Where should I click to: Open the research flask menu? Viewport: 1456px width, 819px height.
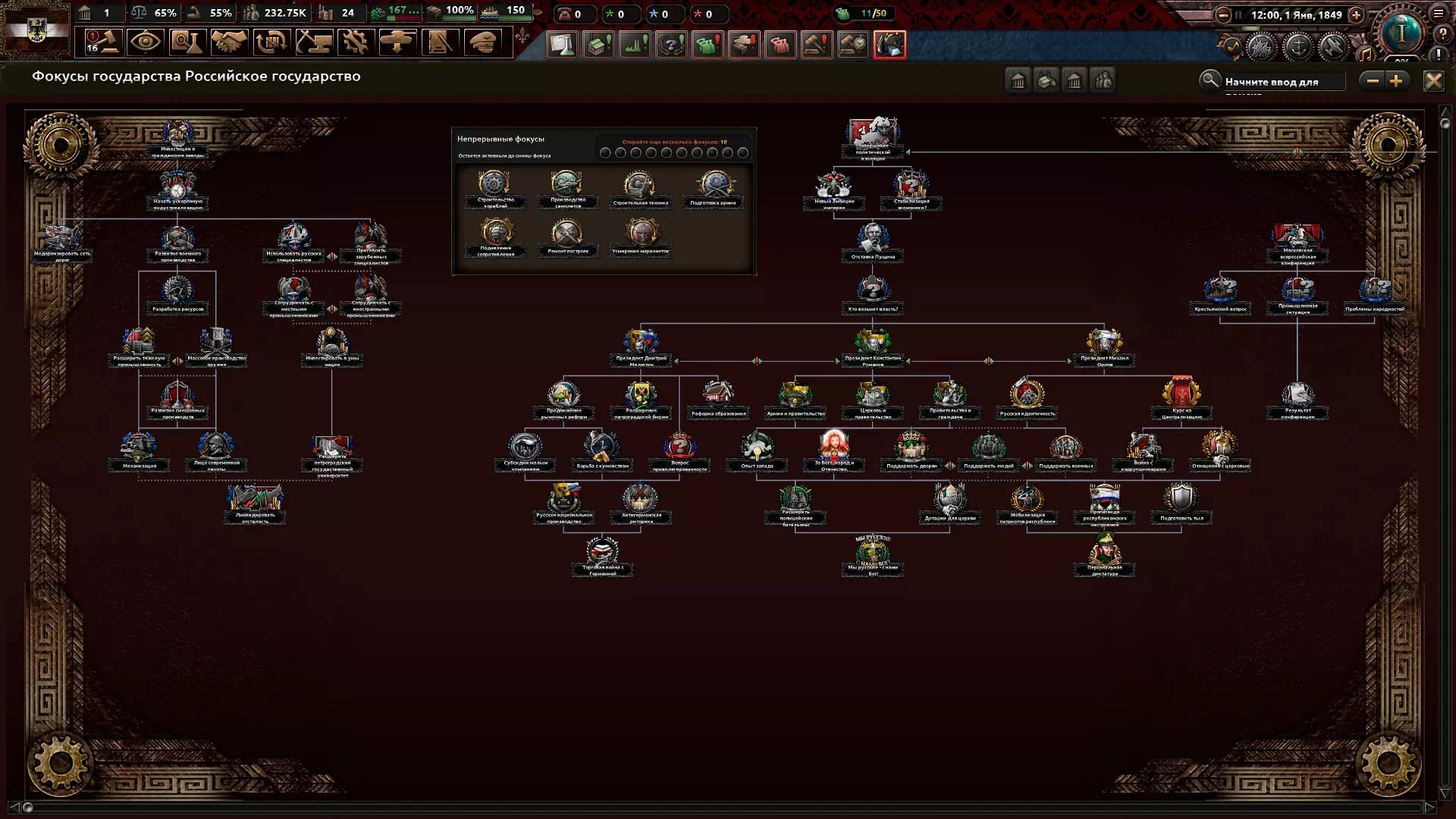tap(186, 42)
